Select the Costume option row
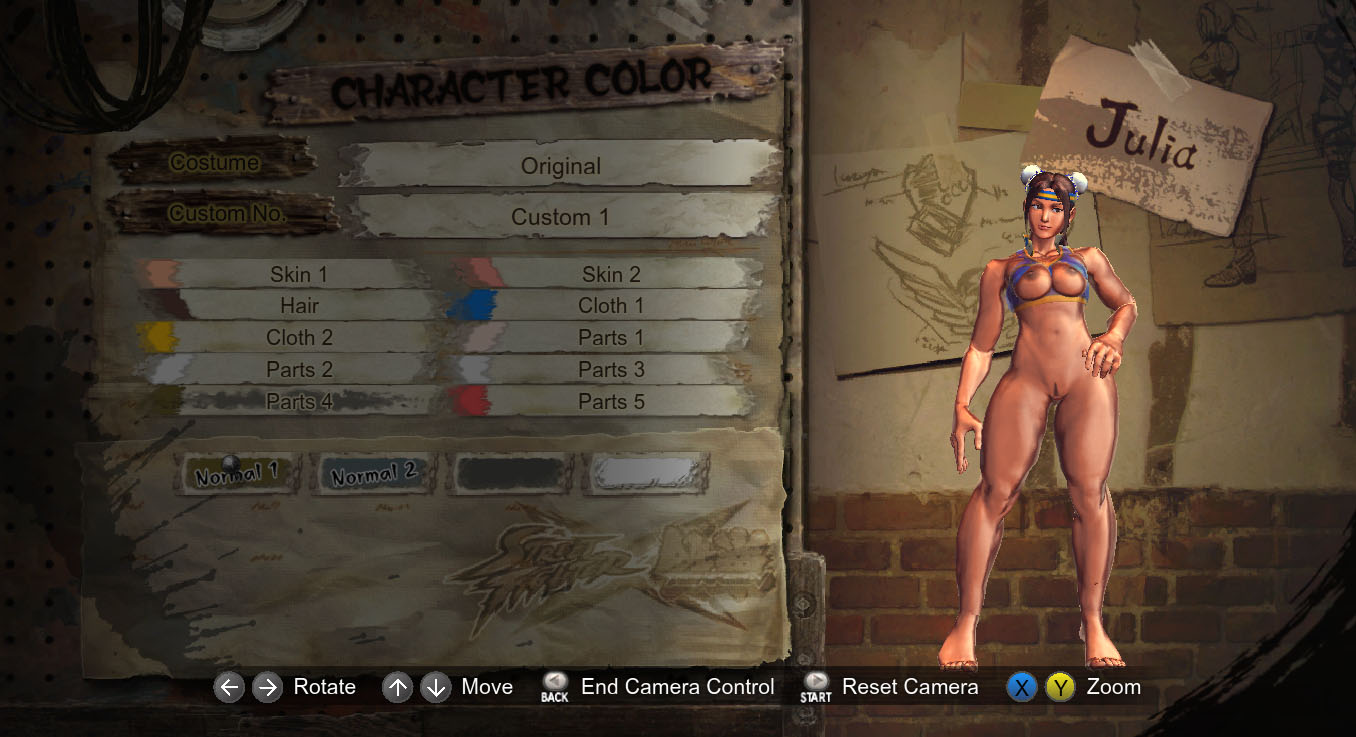 pyautogui.click(x=560, y=166)
